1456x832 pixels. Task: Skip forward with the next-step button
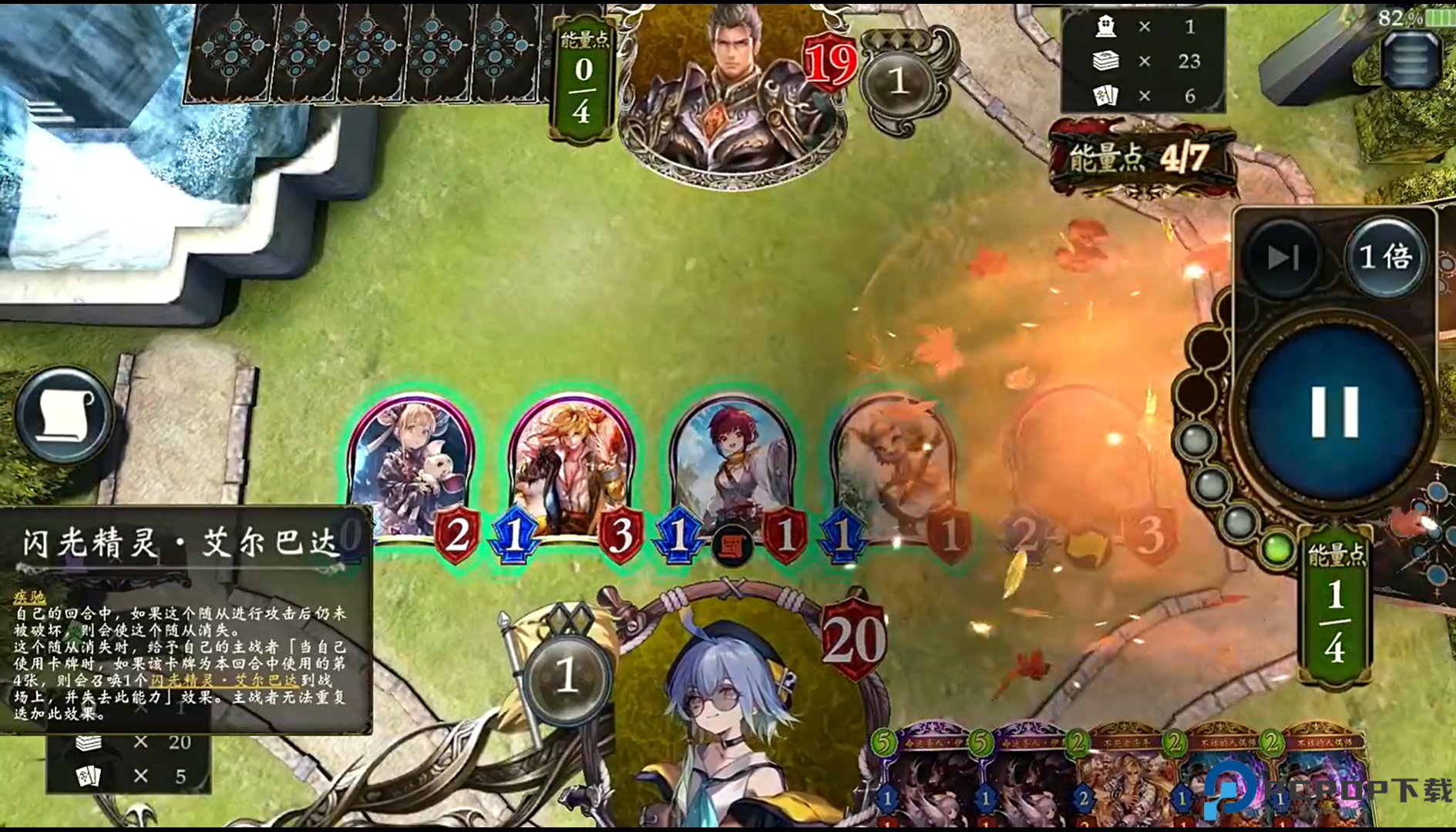pyautogui.click(x=1283, y=257)
